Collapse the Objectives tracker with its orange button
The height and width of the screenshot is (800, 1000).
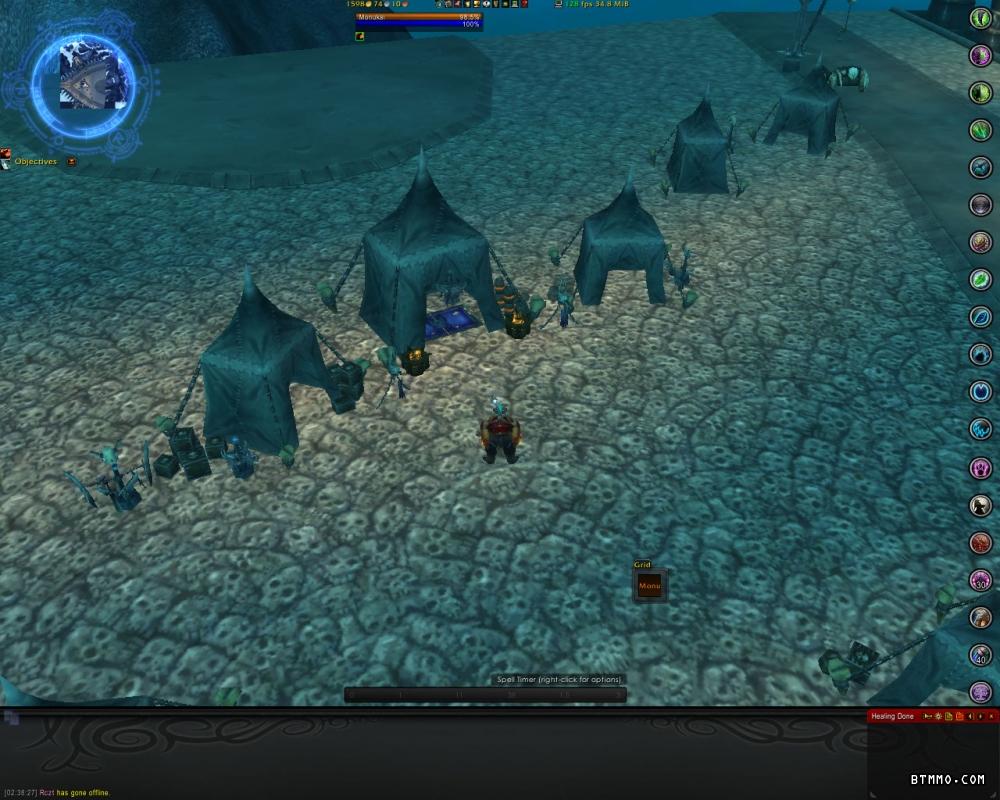coord(71,162)
